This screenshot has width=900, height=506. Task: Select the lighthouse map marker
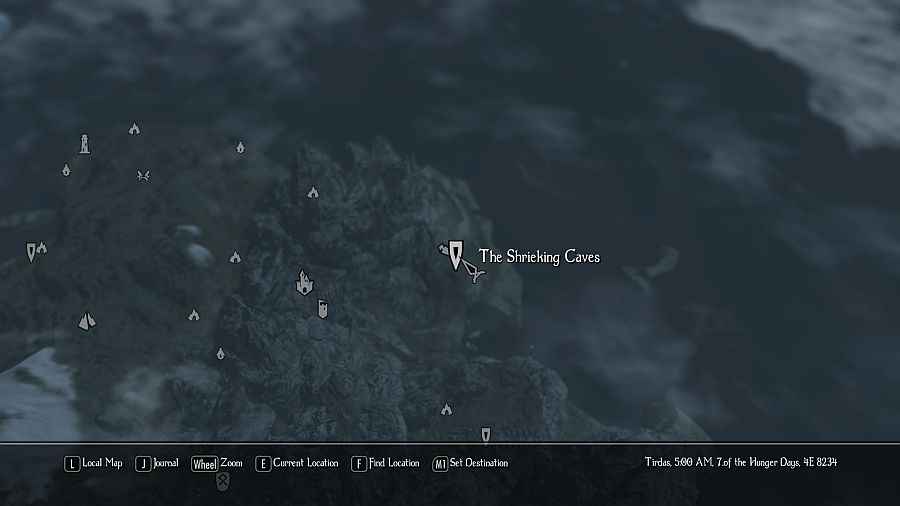click(x=85, y=144)
